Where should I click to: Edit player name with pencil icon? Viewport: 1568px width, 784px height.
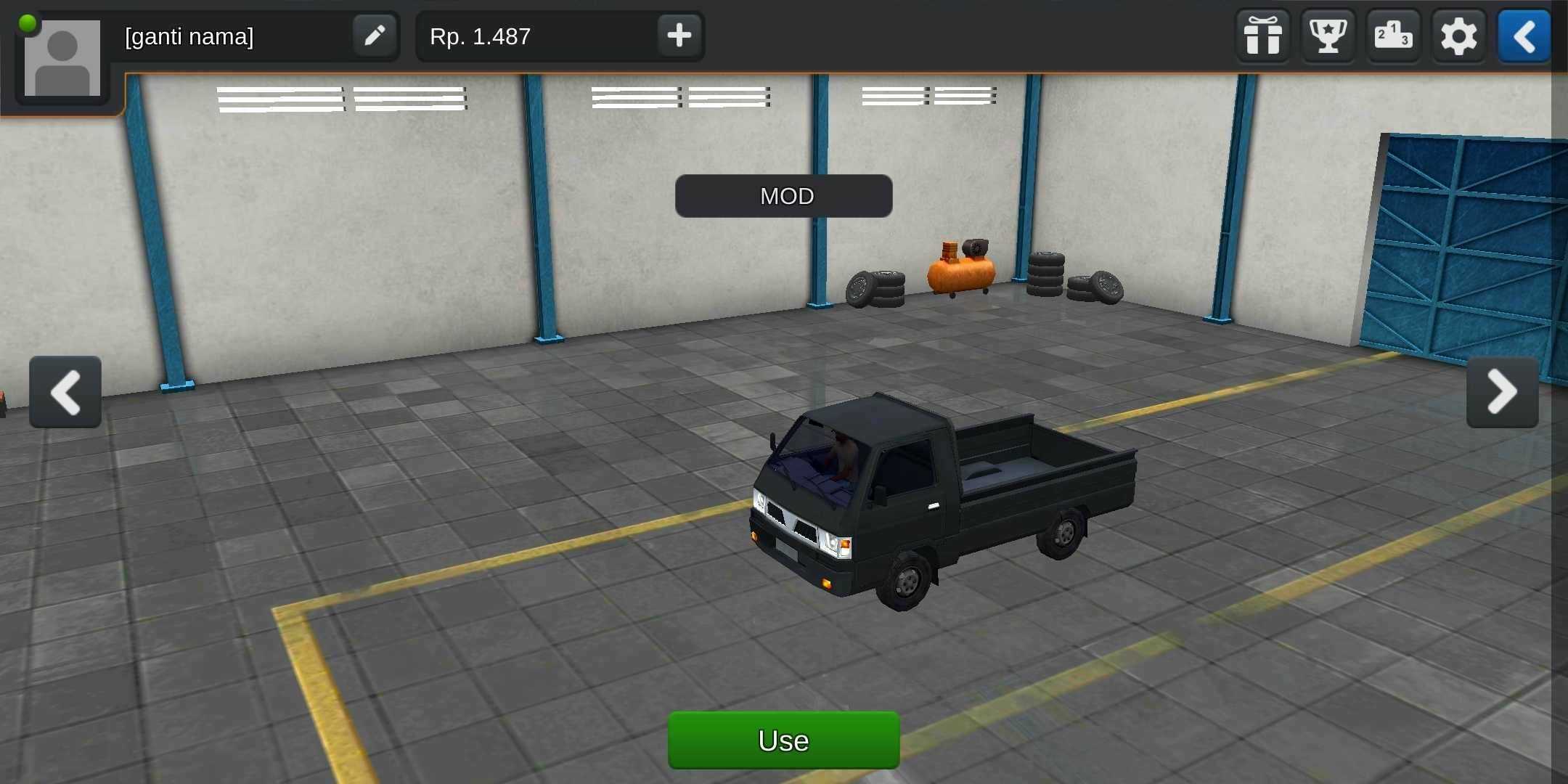click(x=375, y=36)
